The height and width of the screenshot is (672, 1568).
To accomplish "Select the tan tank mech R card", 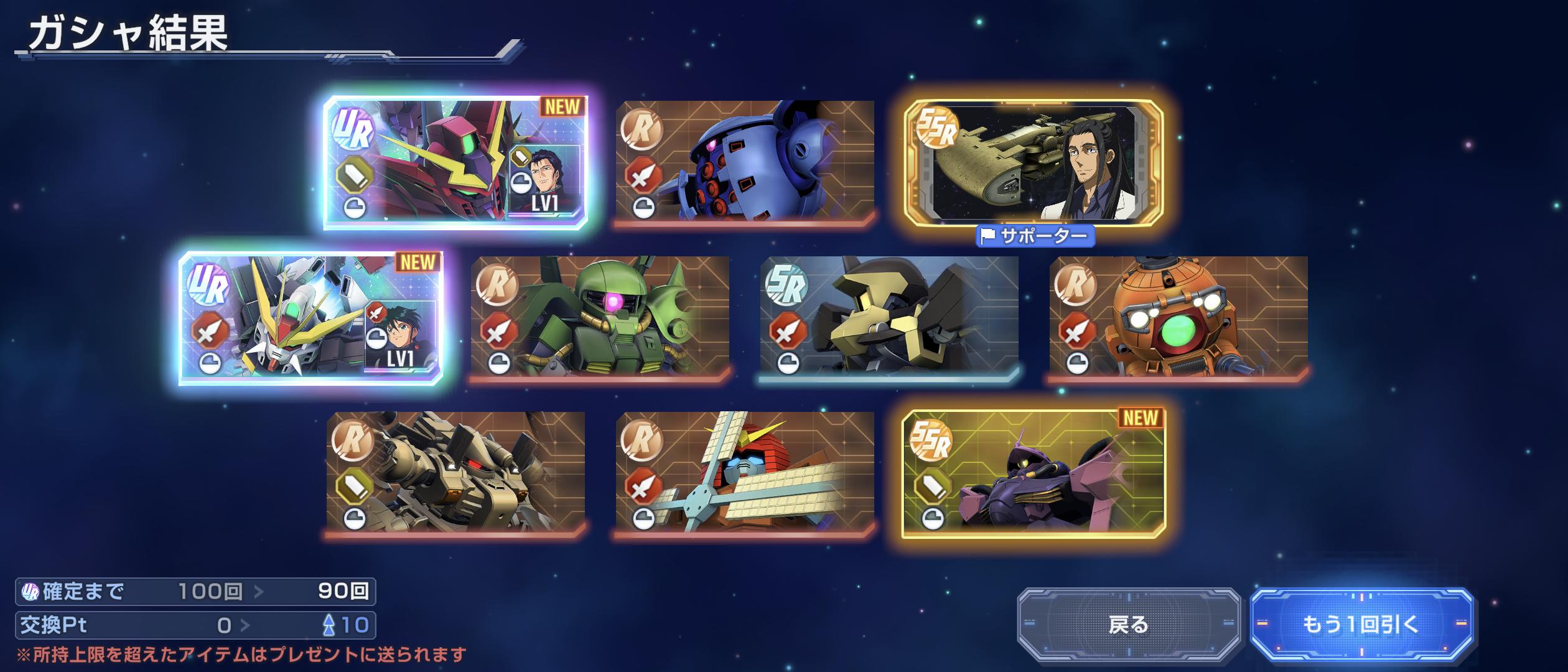I will tap(455, 472).
